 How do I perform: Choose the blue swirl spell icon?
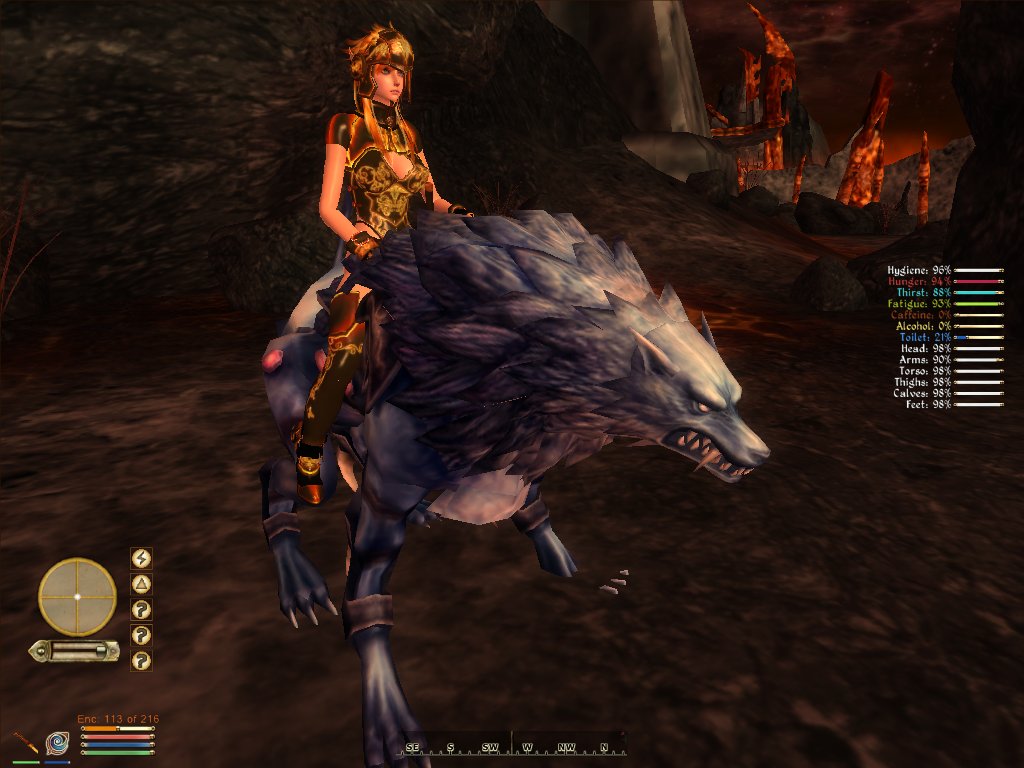coord(57,743)
